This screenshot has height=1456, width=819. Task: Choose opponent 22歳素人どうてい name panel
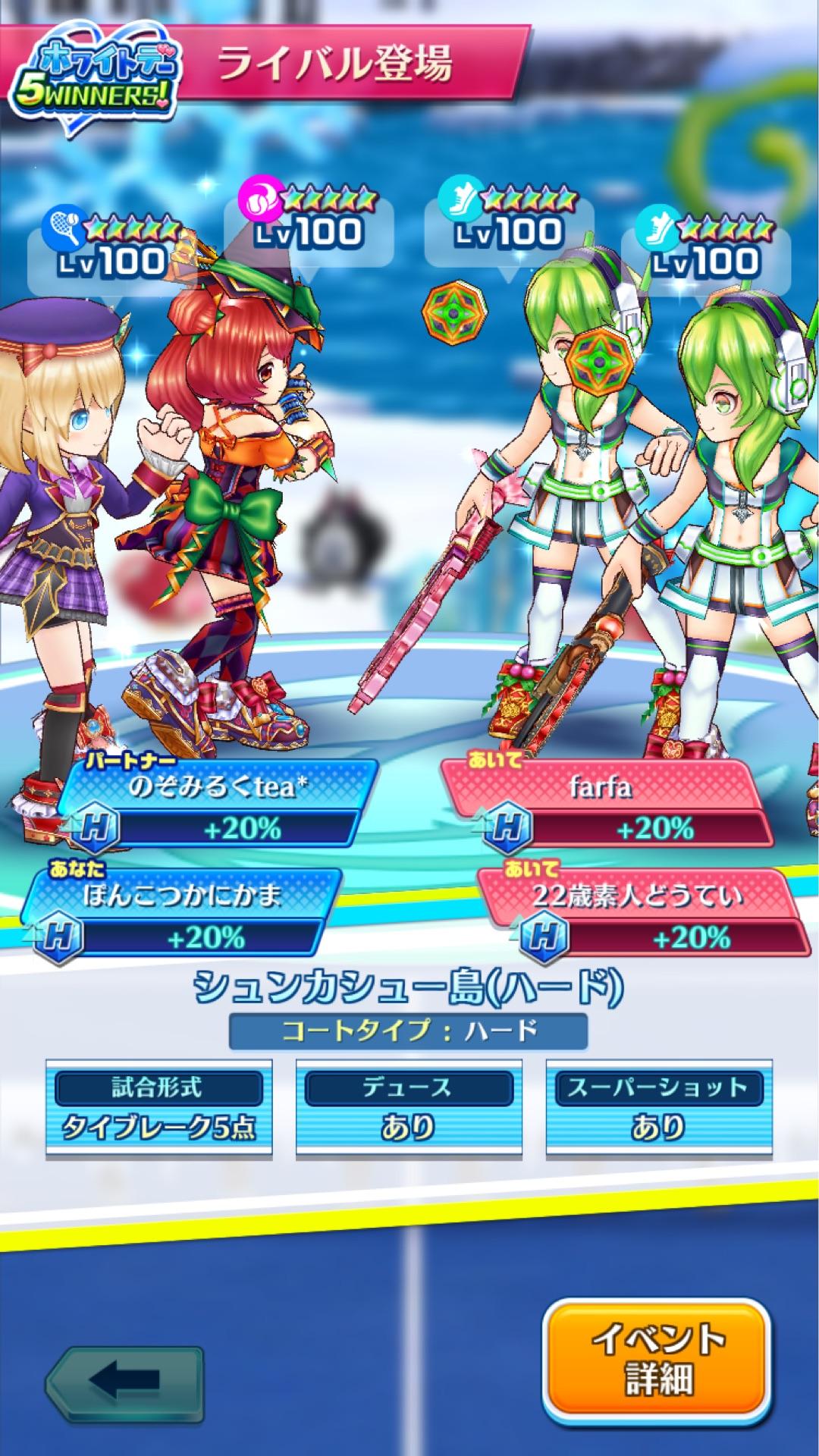point(637,896)
